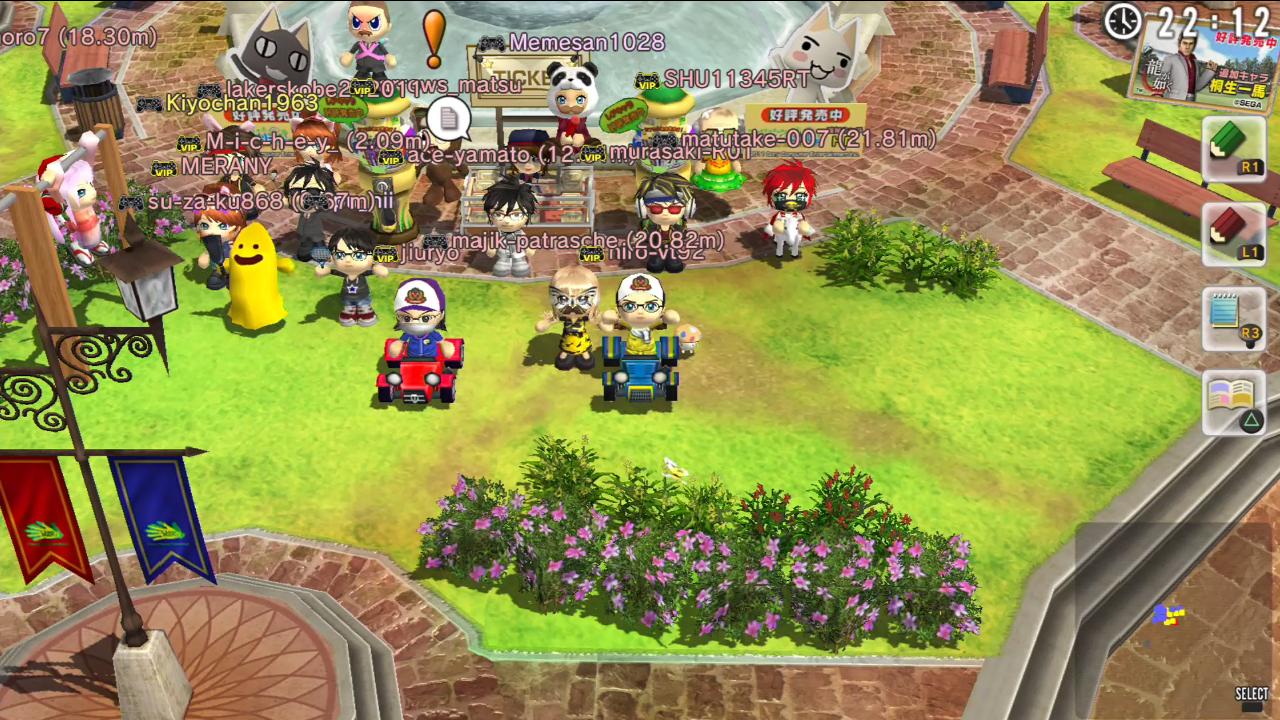
Task: Select the red pencil icon
Action: click(1232, 233)
